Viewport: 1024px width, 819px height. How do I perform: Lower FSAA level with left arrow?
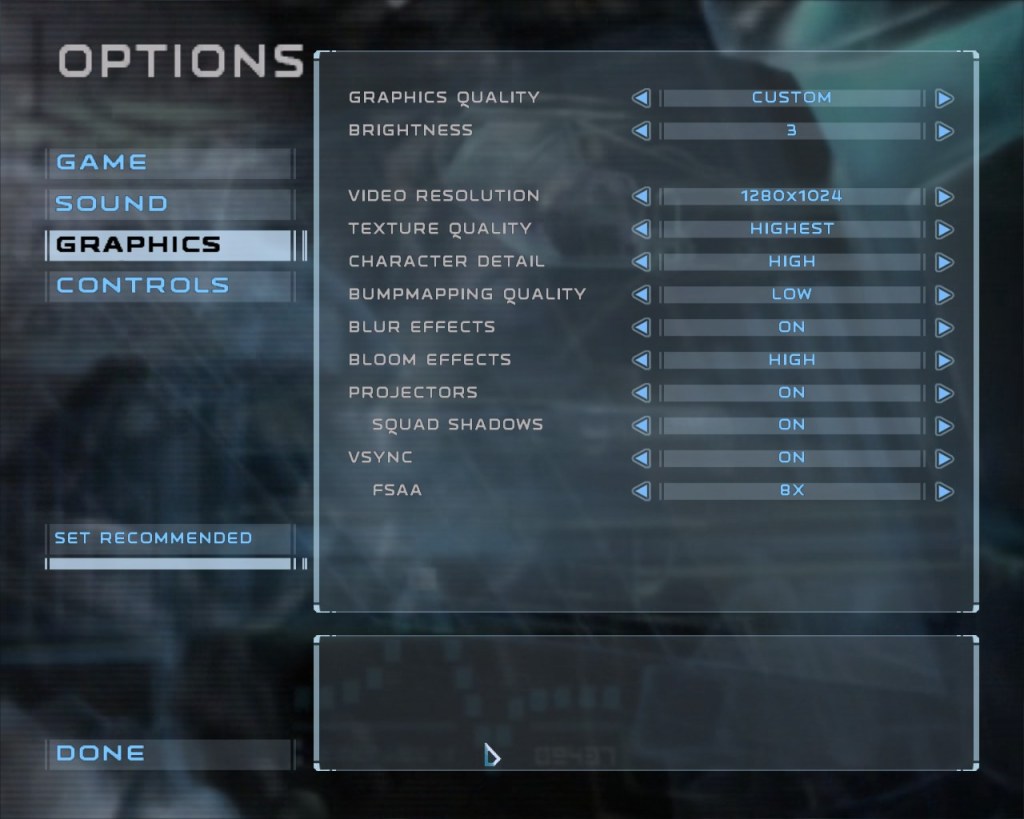641,491
